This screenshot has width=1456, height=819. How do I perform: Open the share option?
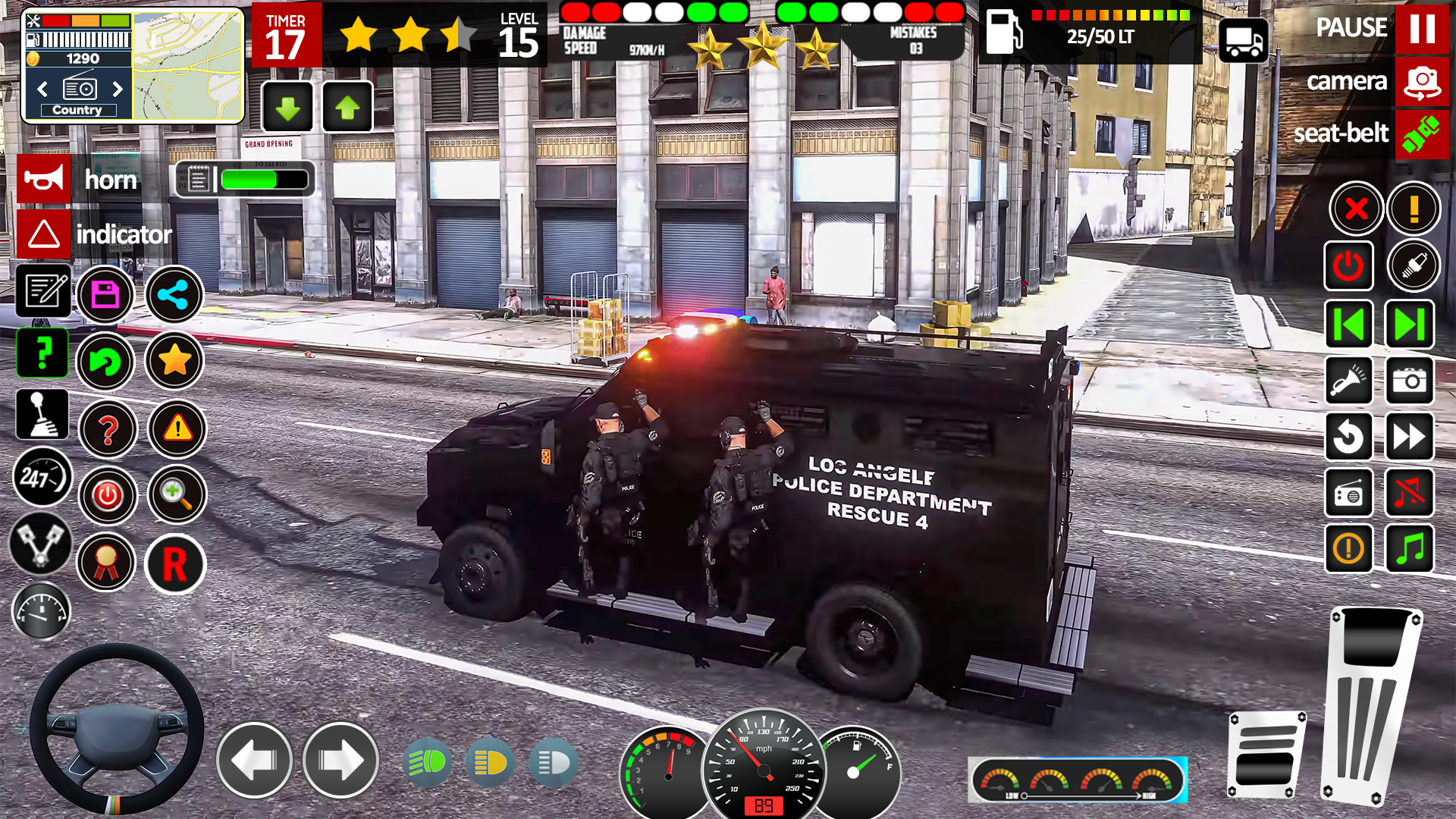click(x=174, y=294)
